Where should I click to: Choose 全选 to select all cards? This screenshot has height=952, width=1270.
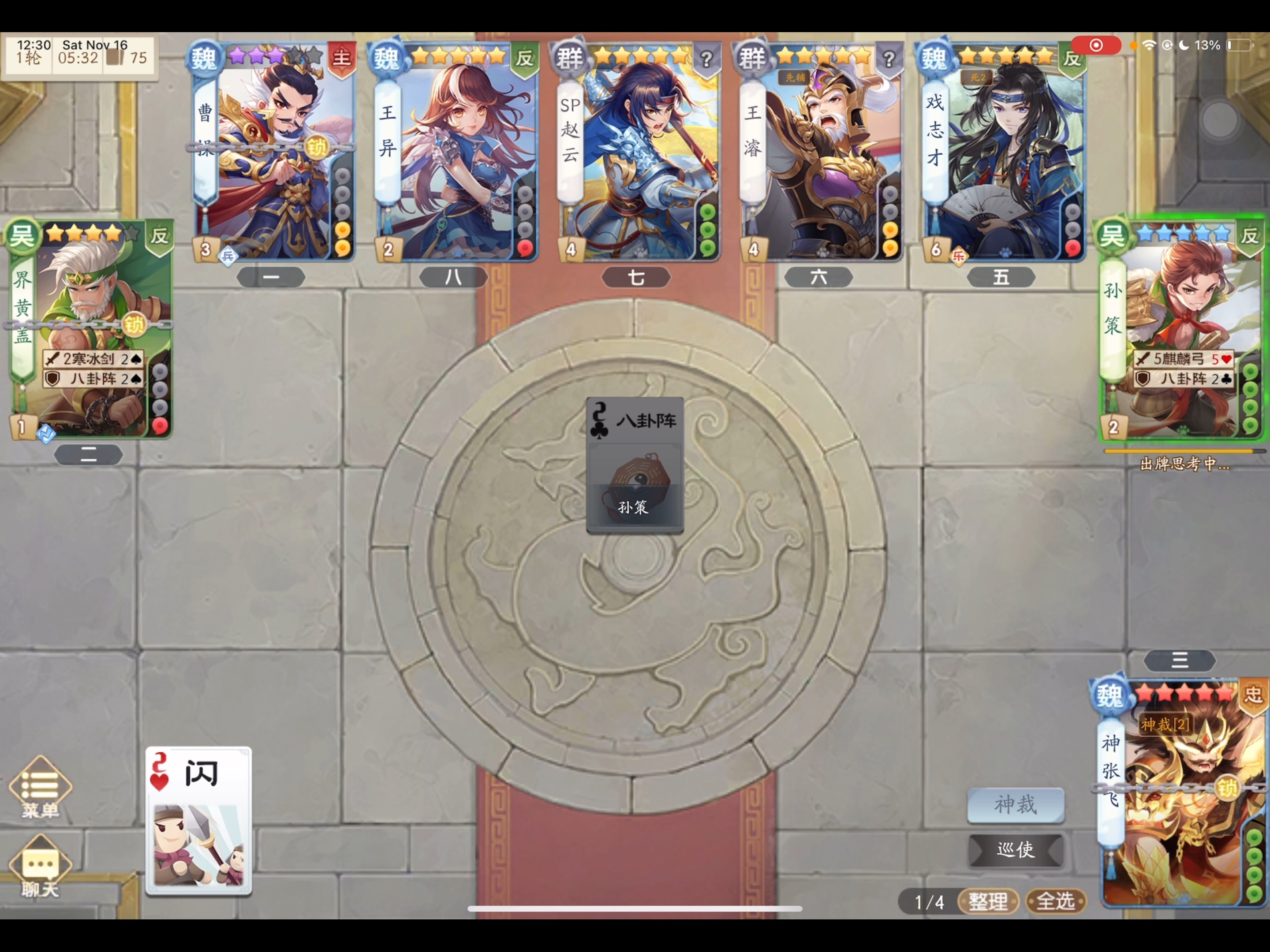(1055, 901)
